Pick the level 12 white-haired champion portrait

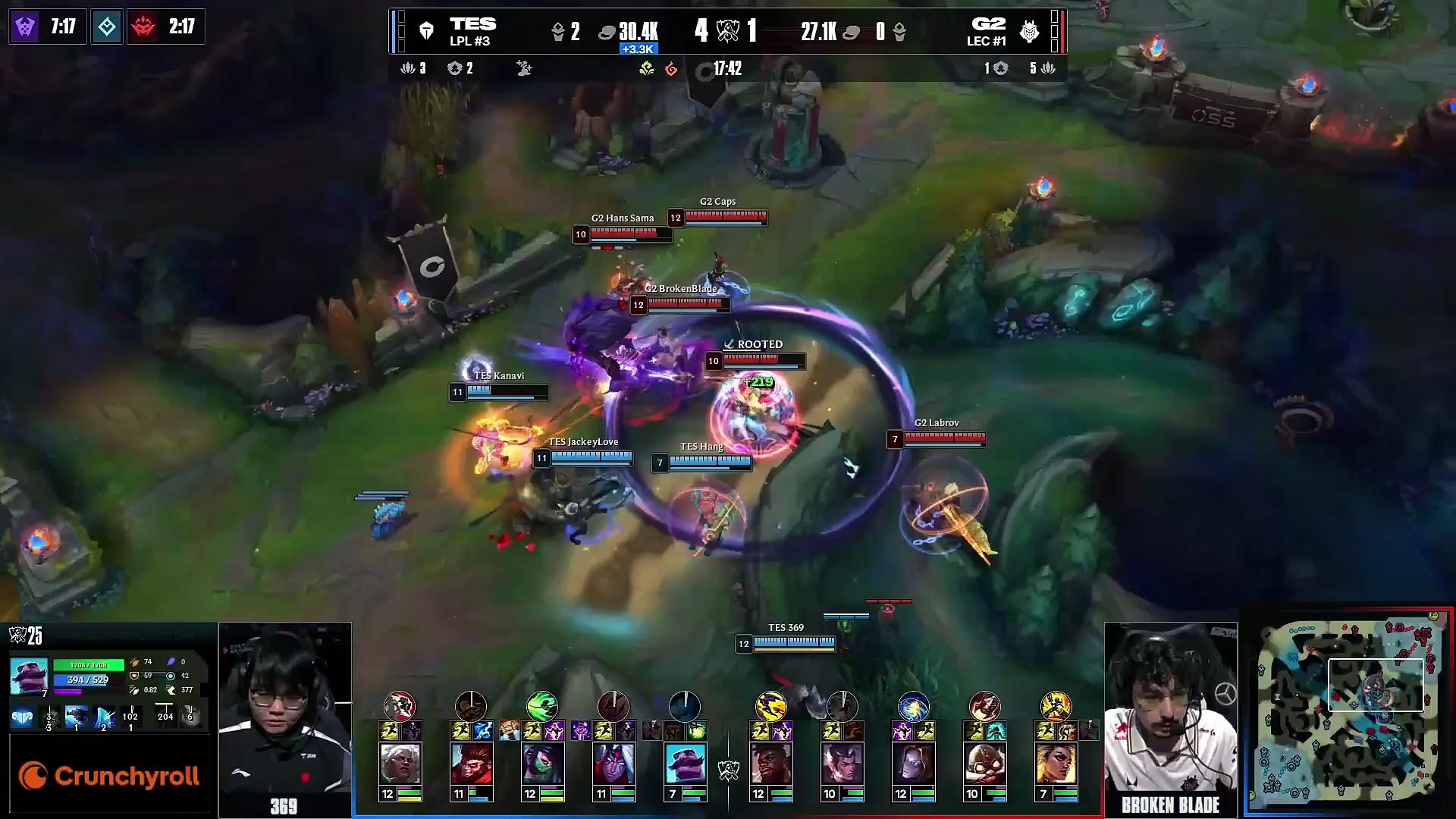[400, 764]
